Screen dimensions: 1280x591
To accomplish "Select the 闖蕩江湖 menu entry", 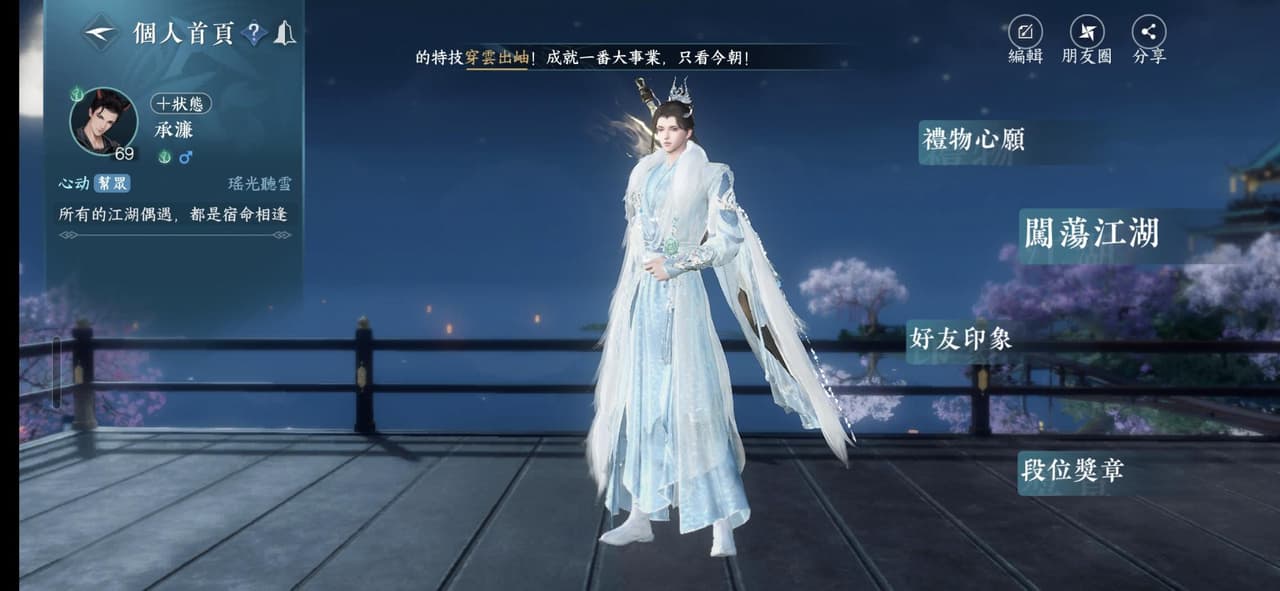I will click(x=1092, y=234).
